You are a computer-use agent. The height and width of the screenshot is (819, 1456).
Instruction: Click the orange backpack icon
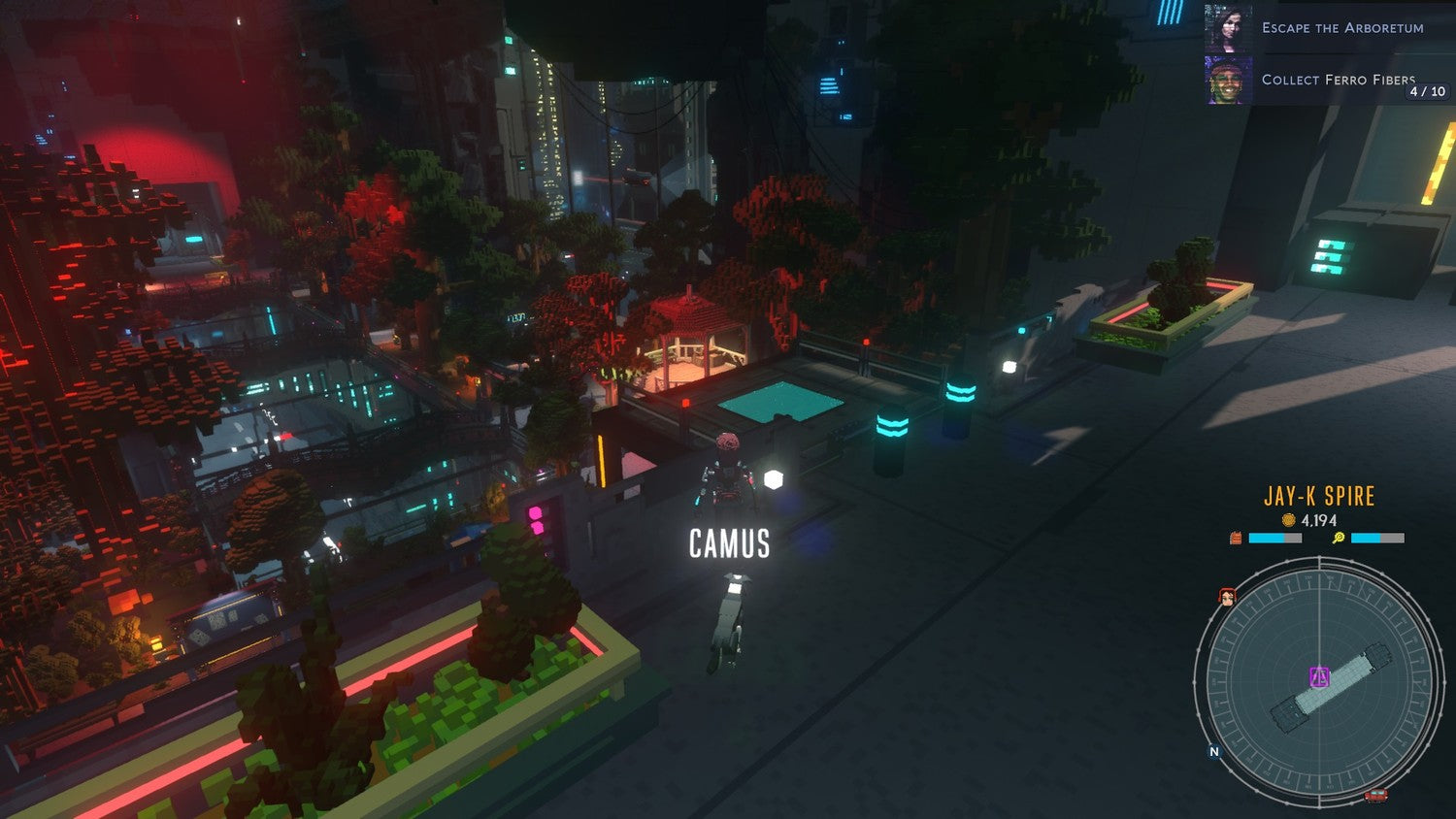click(1236, 538)
